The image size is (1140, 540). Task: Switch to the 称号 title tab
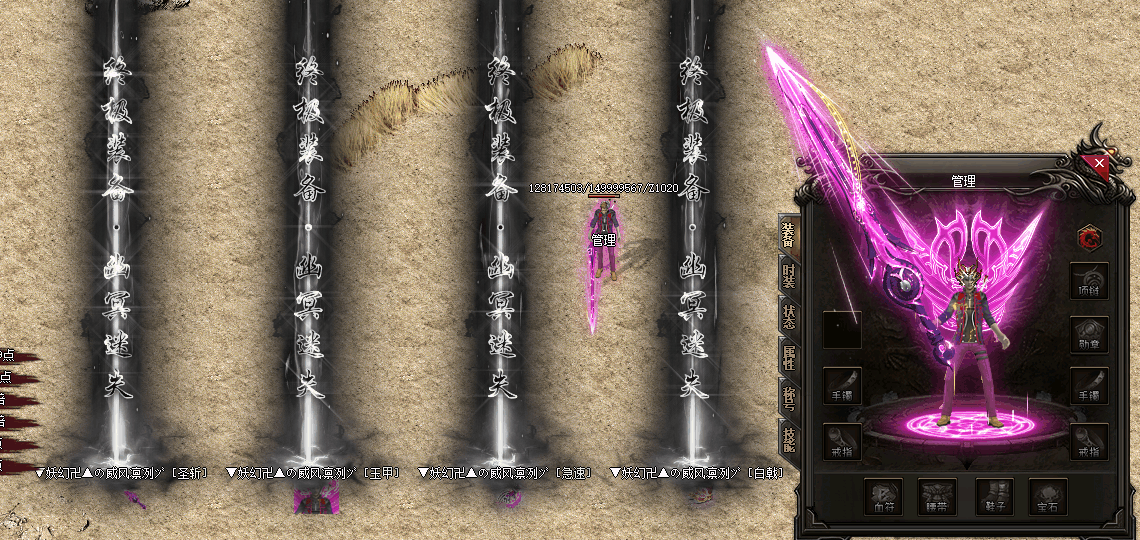pyautogui.click(x=788, y=400)
